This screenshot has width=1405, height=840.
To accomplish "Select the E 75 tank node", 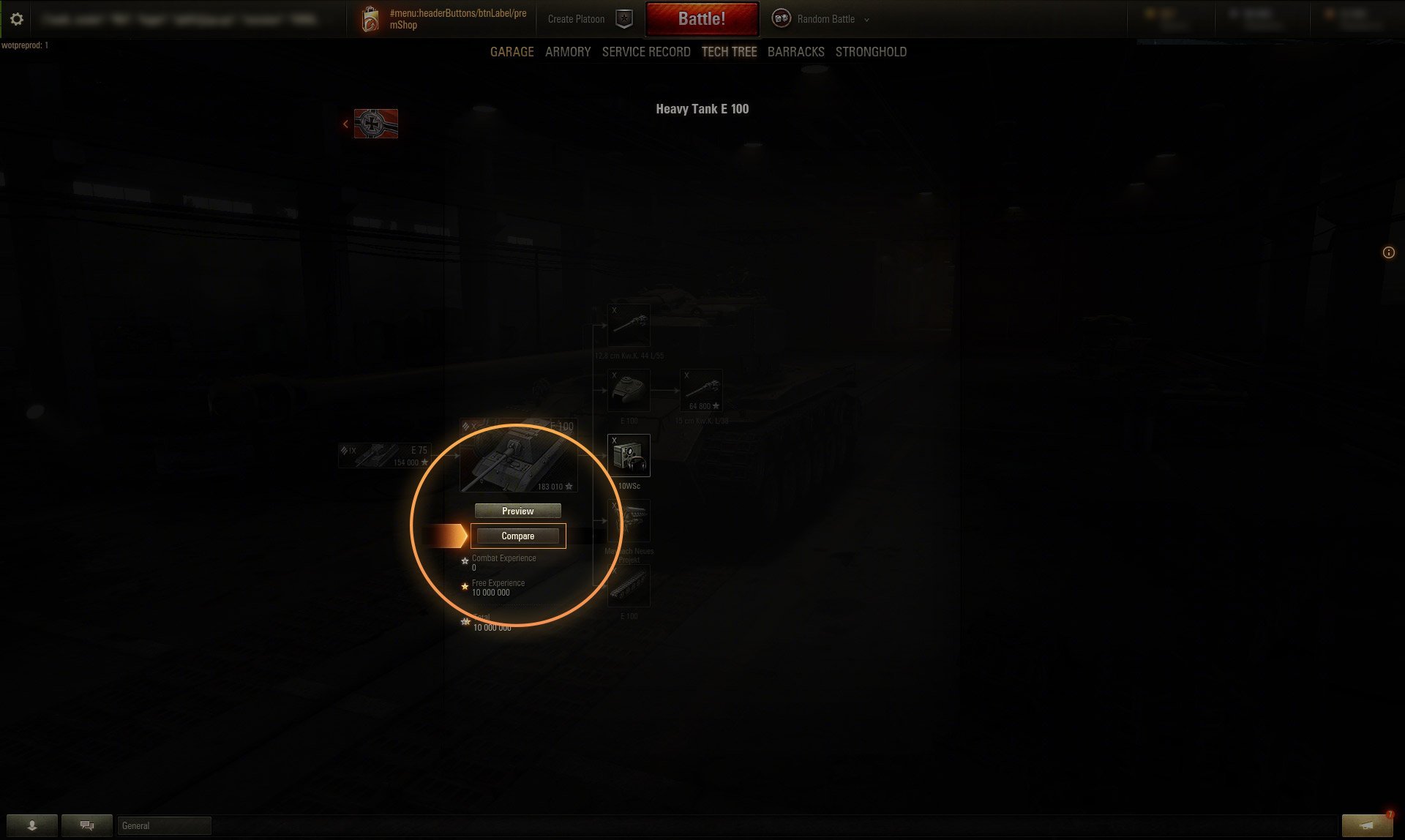I will [x=384, y=455].
